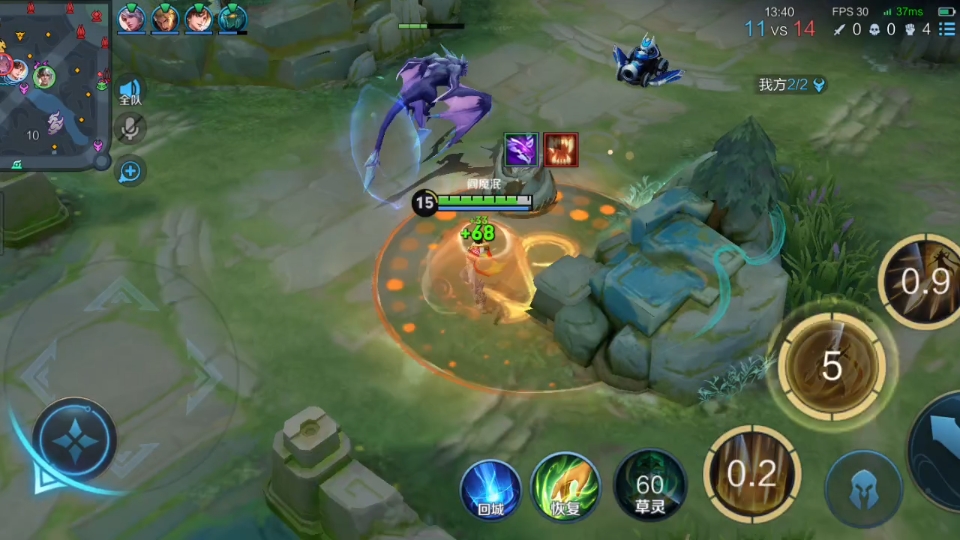Select the blond teammate portrait

tap(165, 18)
